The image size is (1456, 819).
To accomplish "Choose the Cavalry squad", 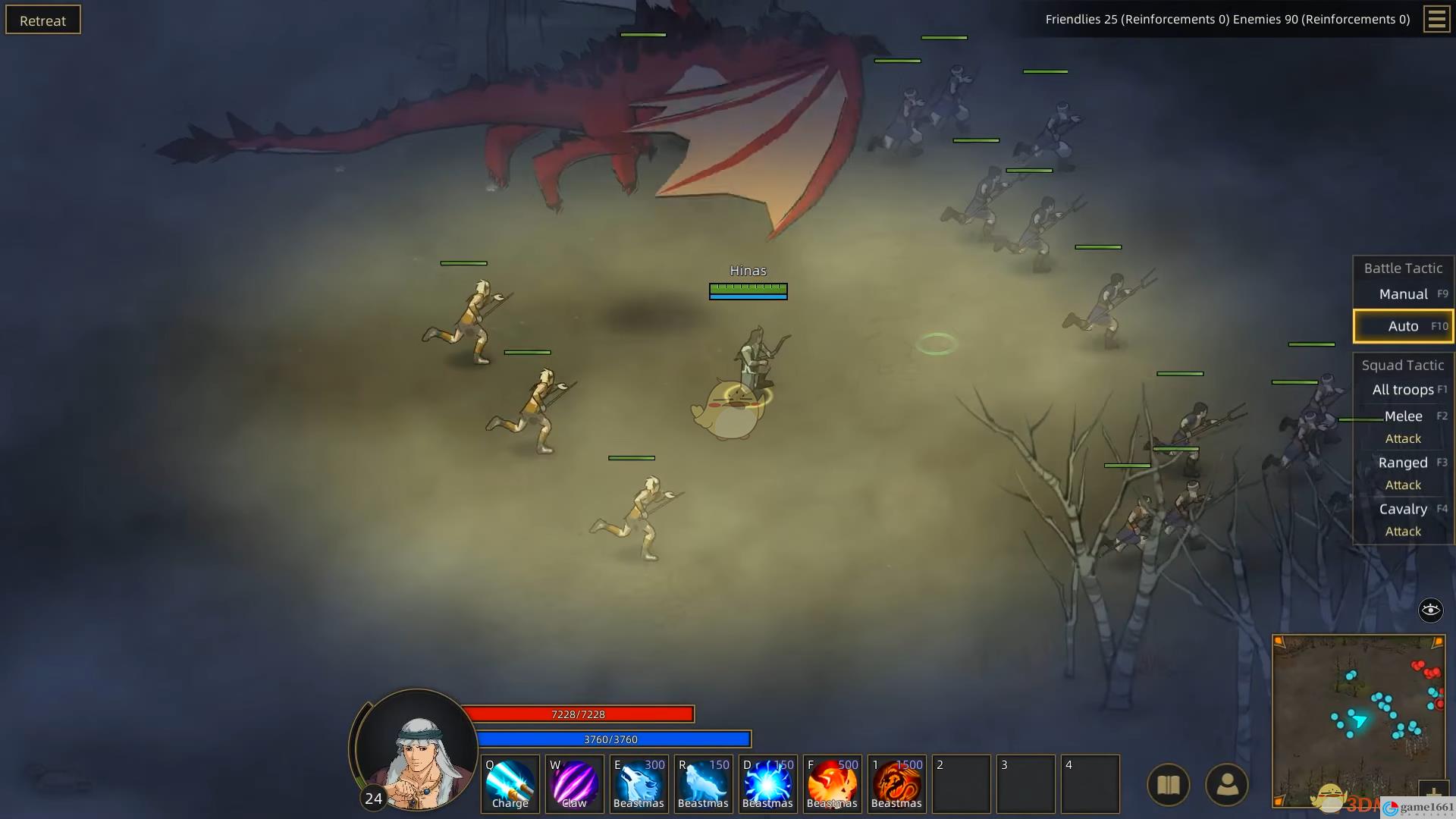I will (1403, 509).
